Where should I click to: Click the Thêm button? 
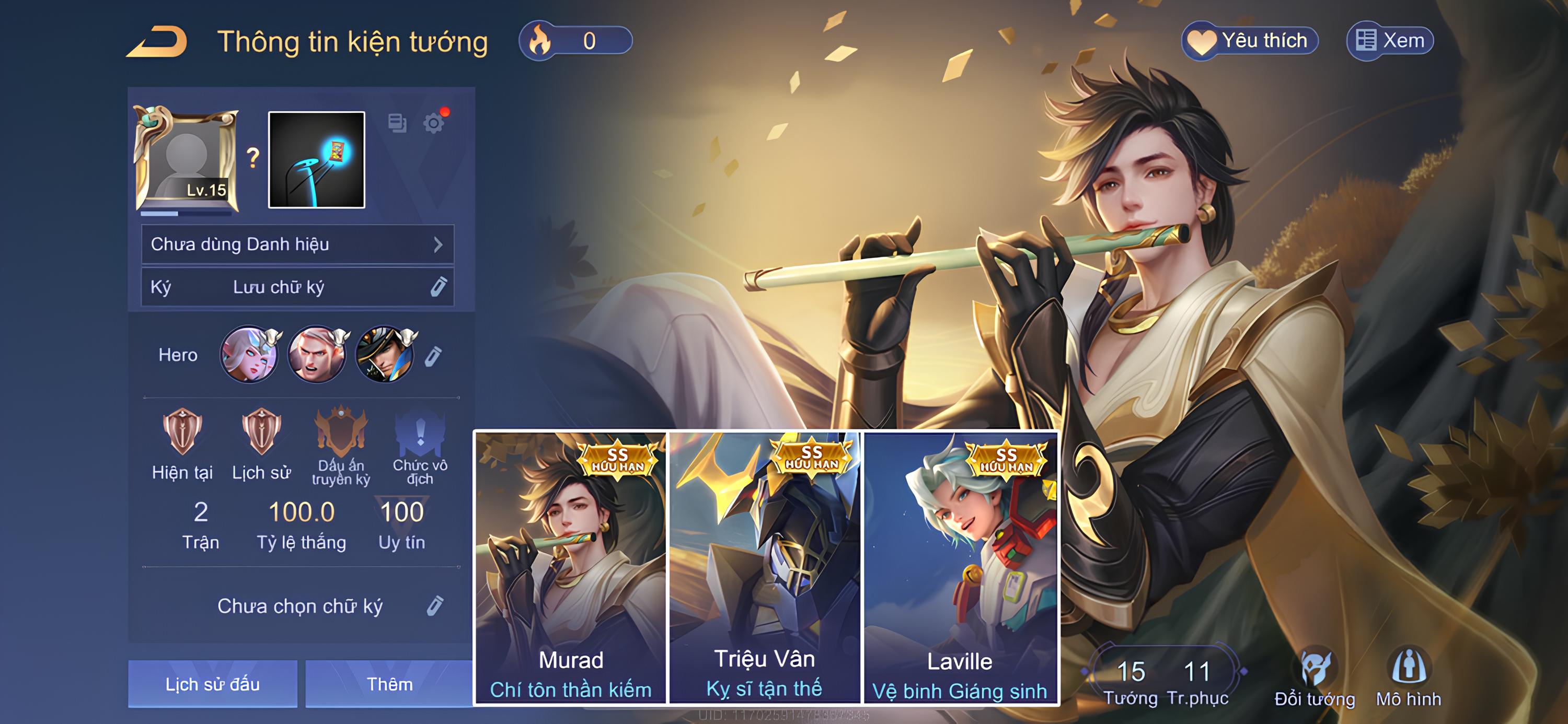point(389,684)
